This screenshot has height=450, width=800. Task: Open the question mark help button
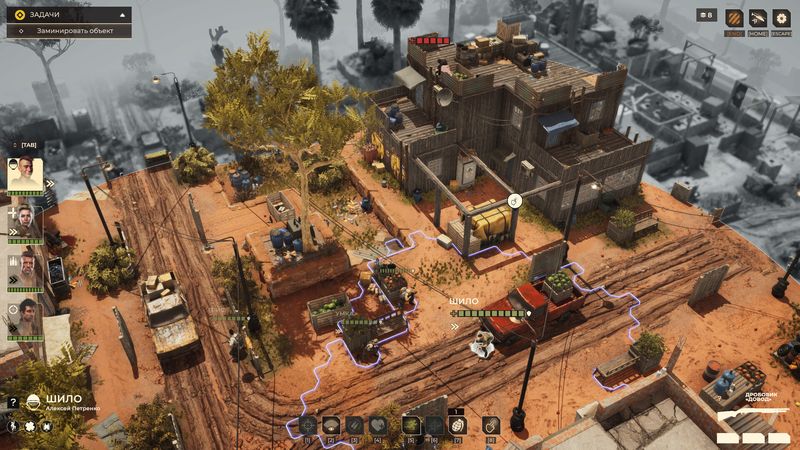(x=13, y=402)
